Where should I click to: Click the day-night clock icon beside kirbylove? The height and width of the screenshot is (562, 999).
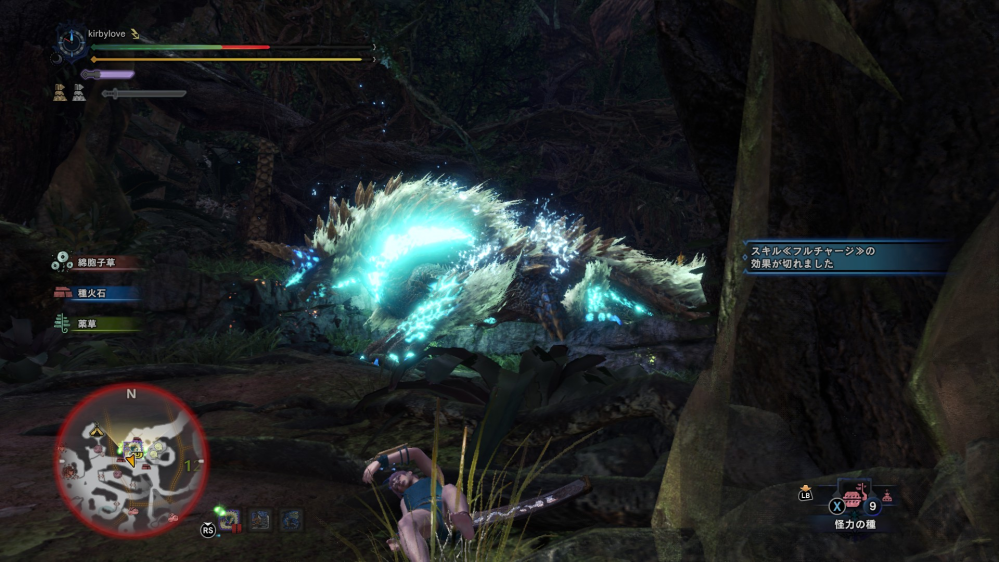72,41
